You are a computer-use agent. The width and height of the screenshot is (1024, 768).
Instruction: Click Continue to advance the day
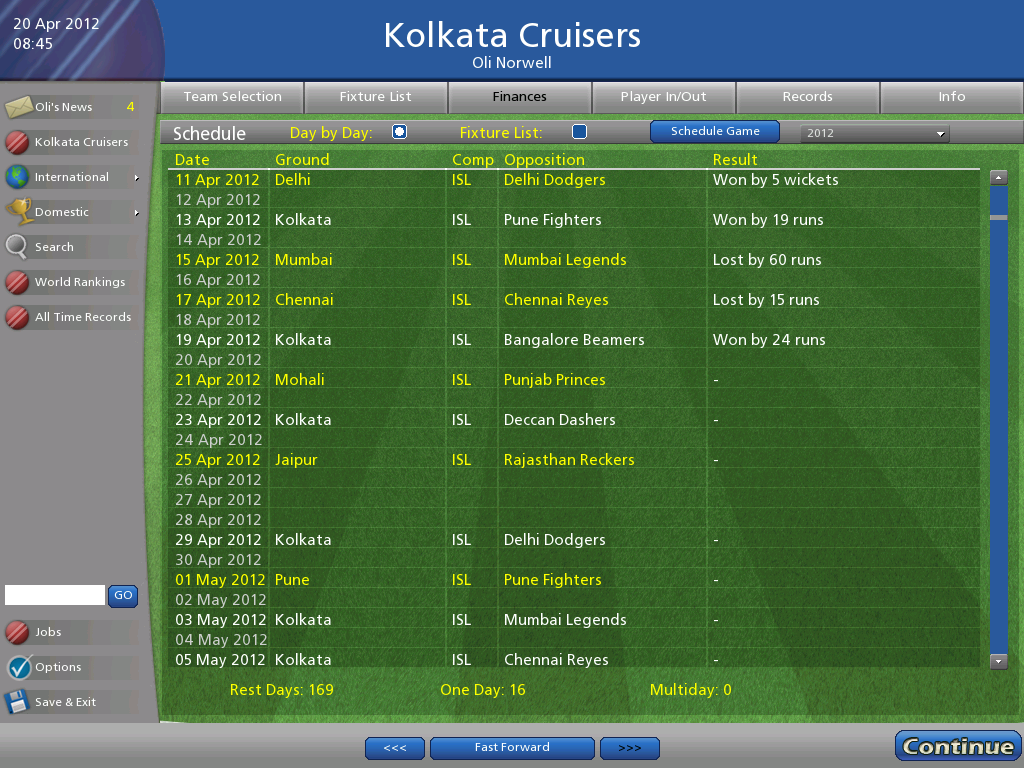coord(958,746)
